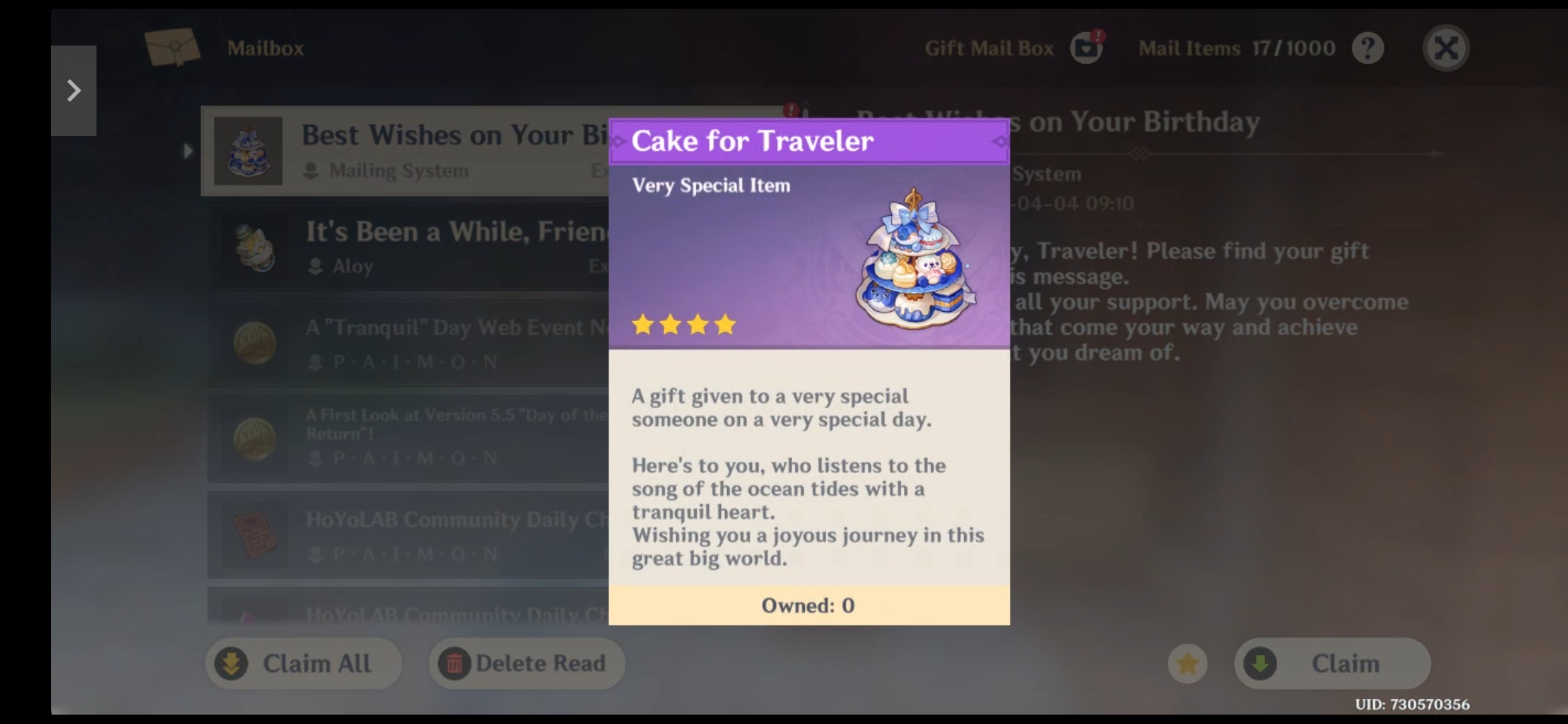Click the Help question mark icon

tap(1368, 47)
